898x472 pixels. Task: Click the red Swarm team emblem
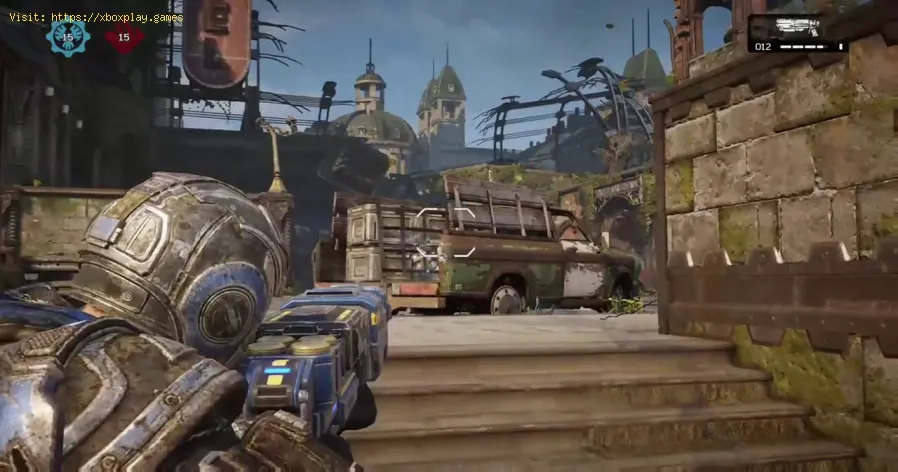[124, 38]
